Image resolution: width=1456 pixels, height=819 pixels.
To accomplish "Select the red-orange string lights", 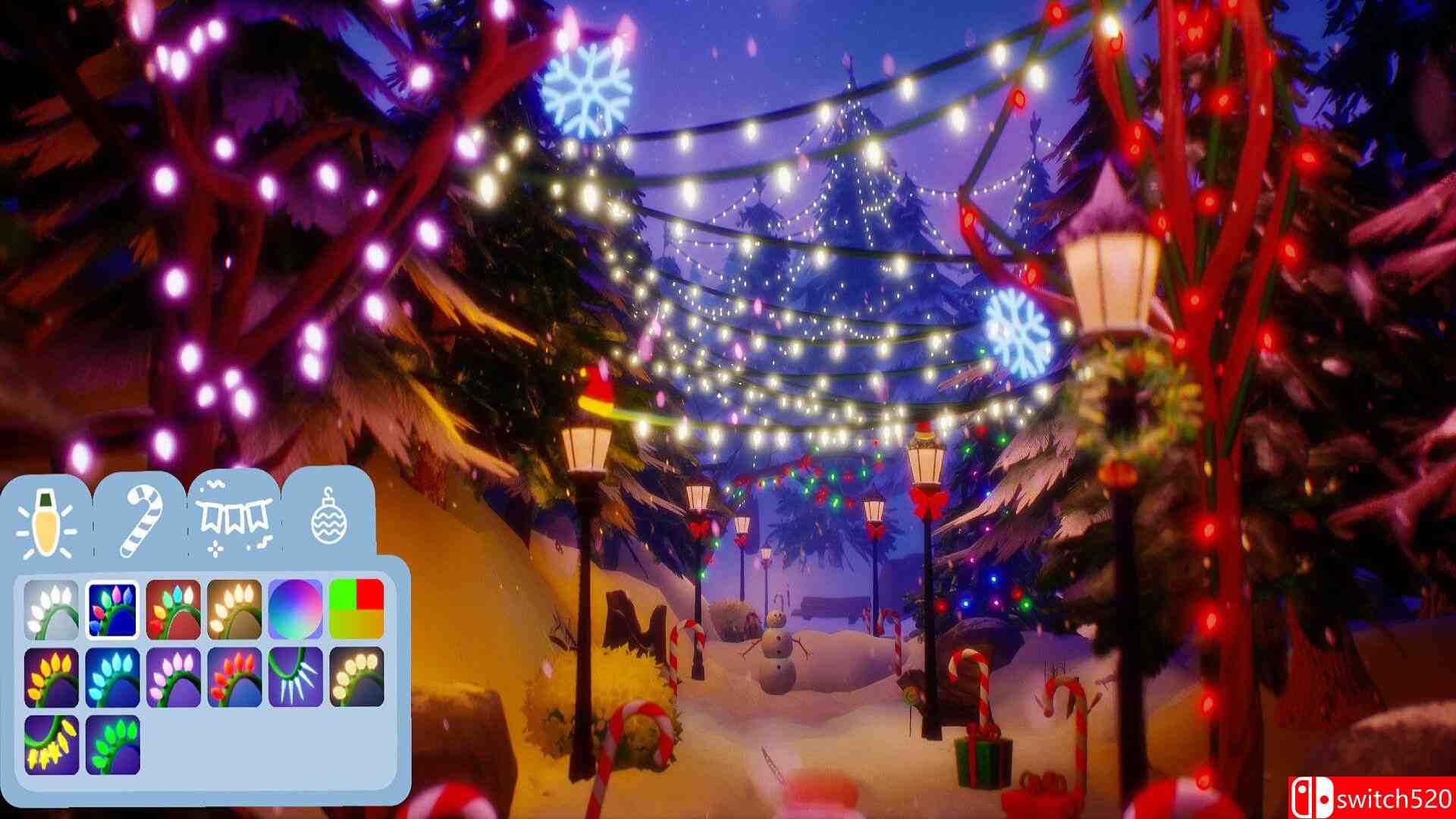I will point(234,677).
